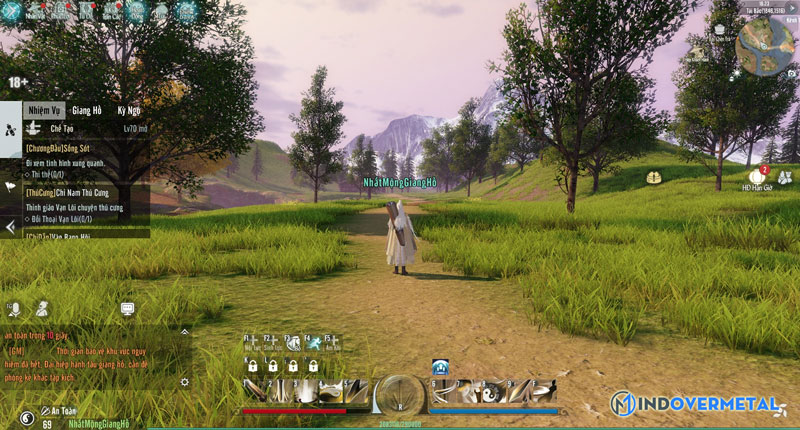Image resolution: width=800 pixels, height=430 pixels.
Task: Expand the chat box with the up arrow
Action: point(184,331)
